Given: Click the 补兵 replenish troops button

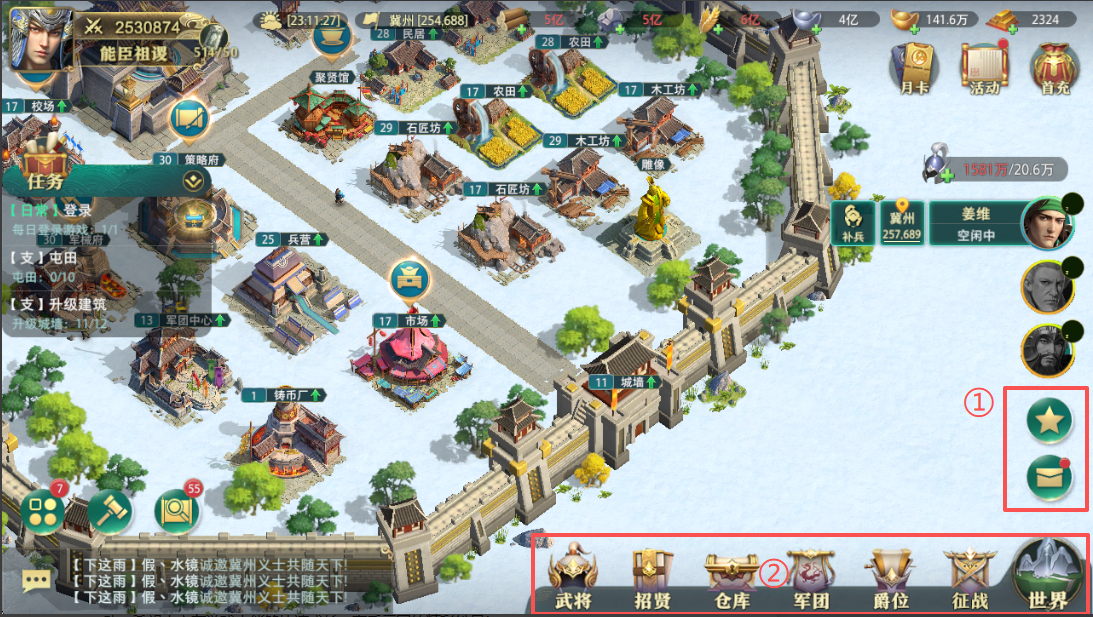Looking at the screenshot, I should coord(851,222).
